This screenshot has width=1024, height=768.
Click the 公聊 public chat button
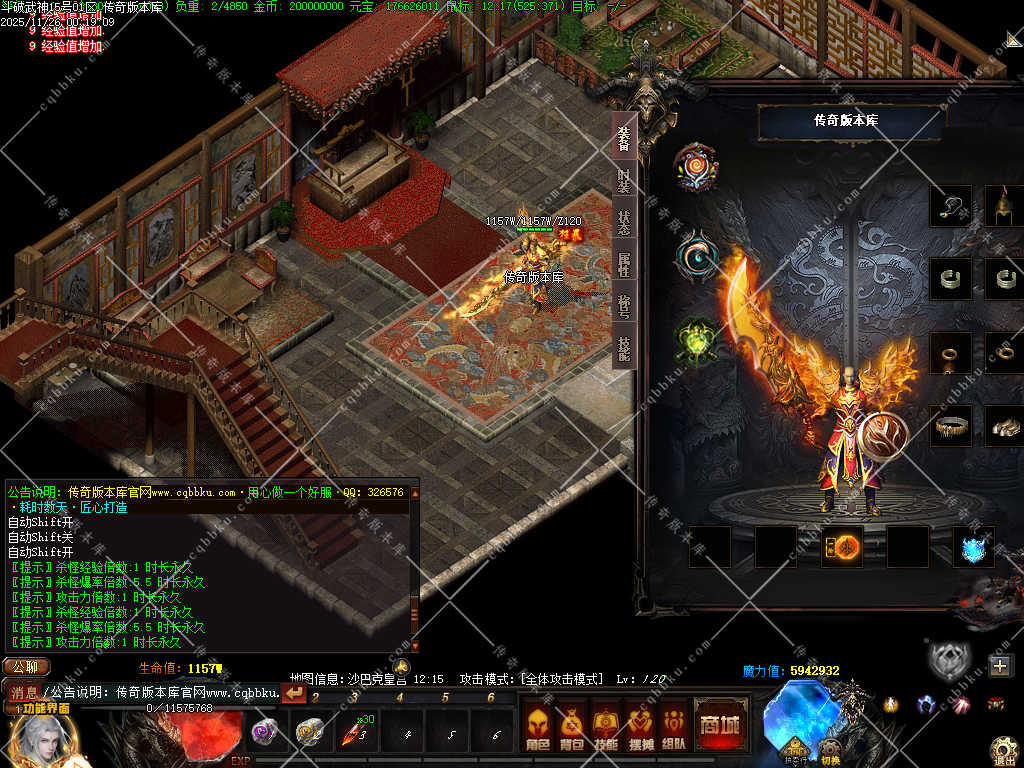click(x=26, y=667)
